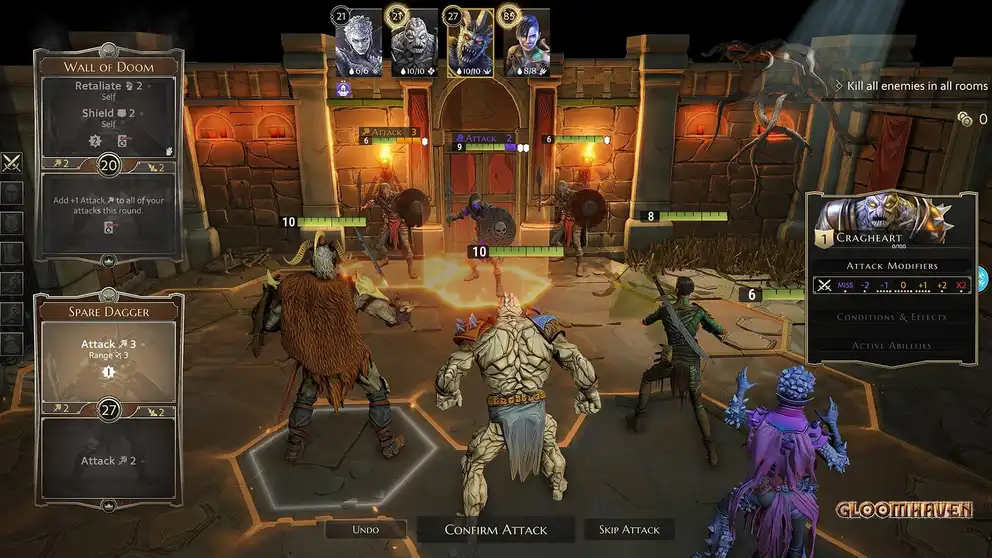Select the blue-haired character portrait
Screen dimensions: 992x558
click(x=526, y=43)
